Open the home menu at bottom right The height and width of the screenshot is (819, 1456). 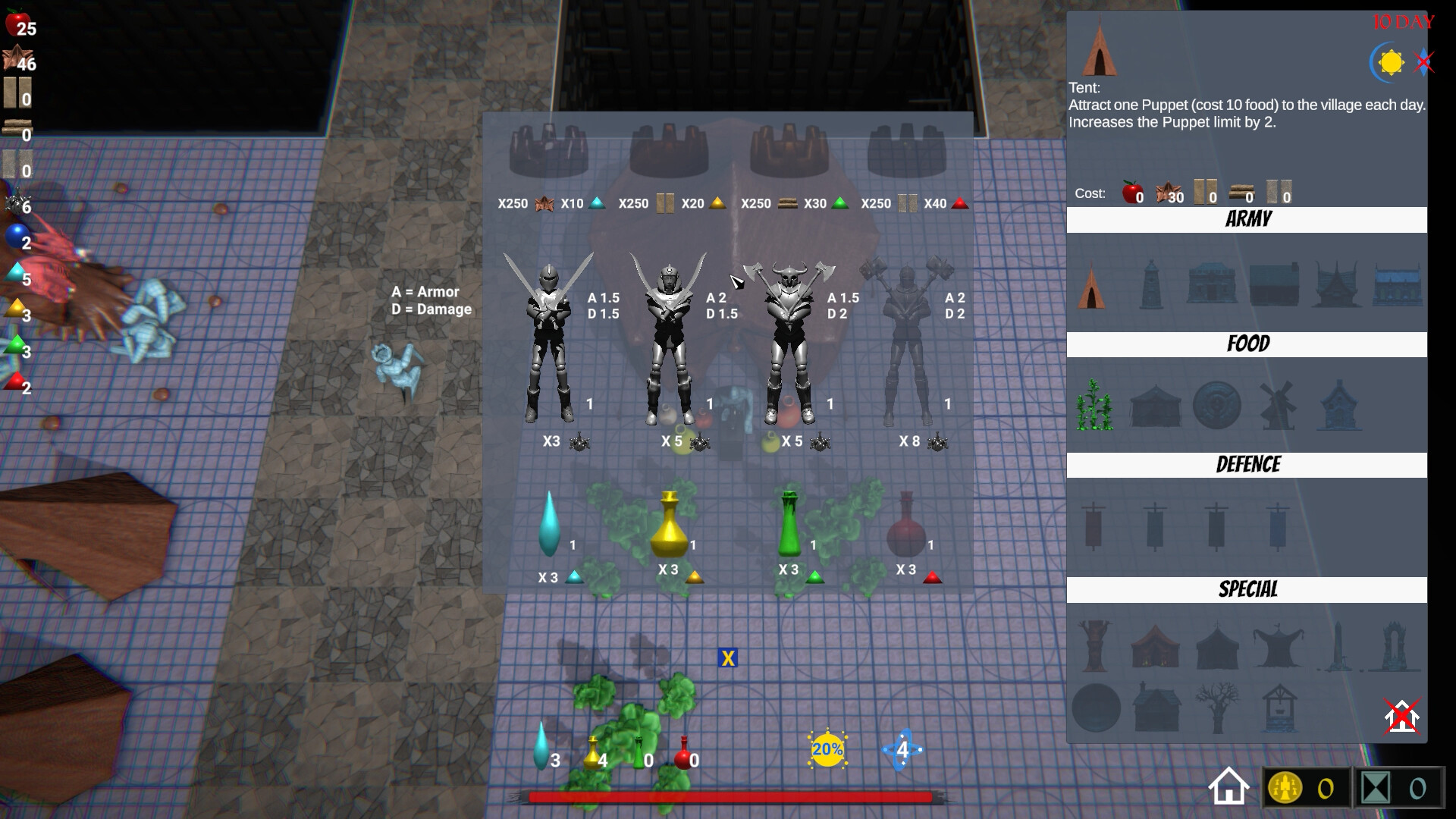[x=1229, y=786]
